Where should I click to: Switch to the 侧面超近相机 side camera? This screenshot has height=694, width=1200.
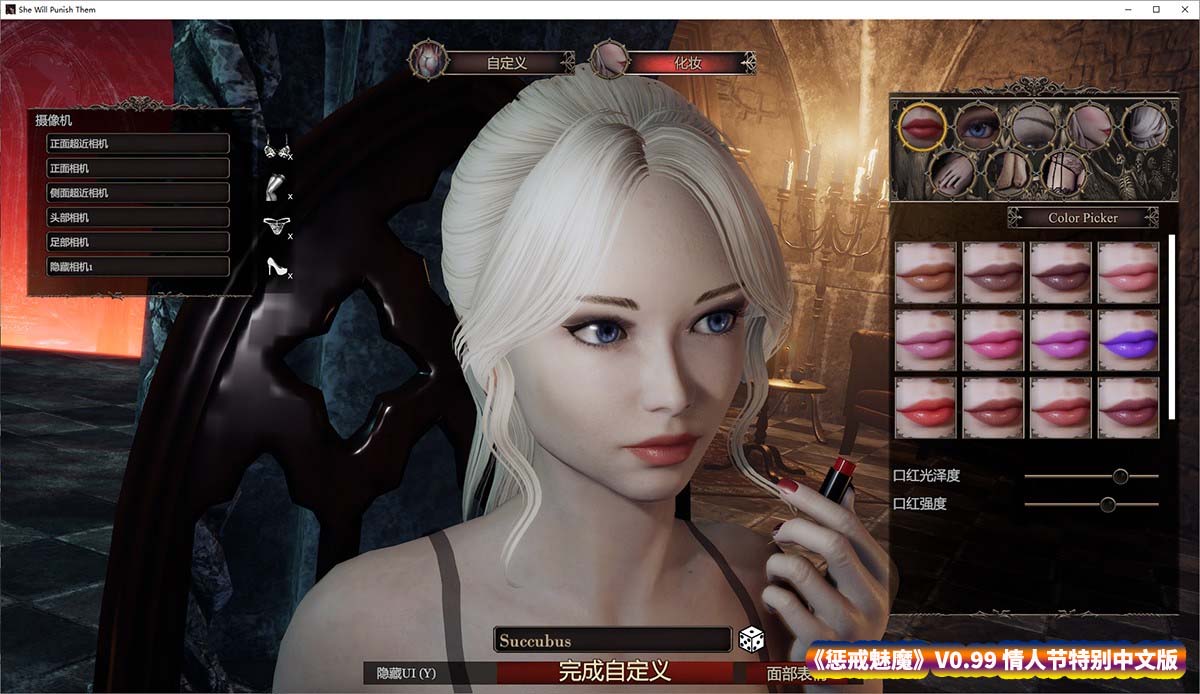(x=138, y=193)
